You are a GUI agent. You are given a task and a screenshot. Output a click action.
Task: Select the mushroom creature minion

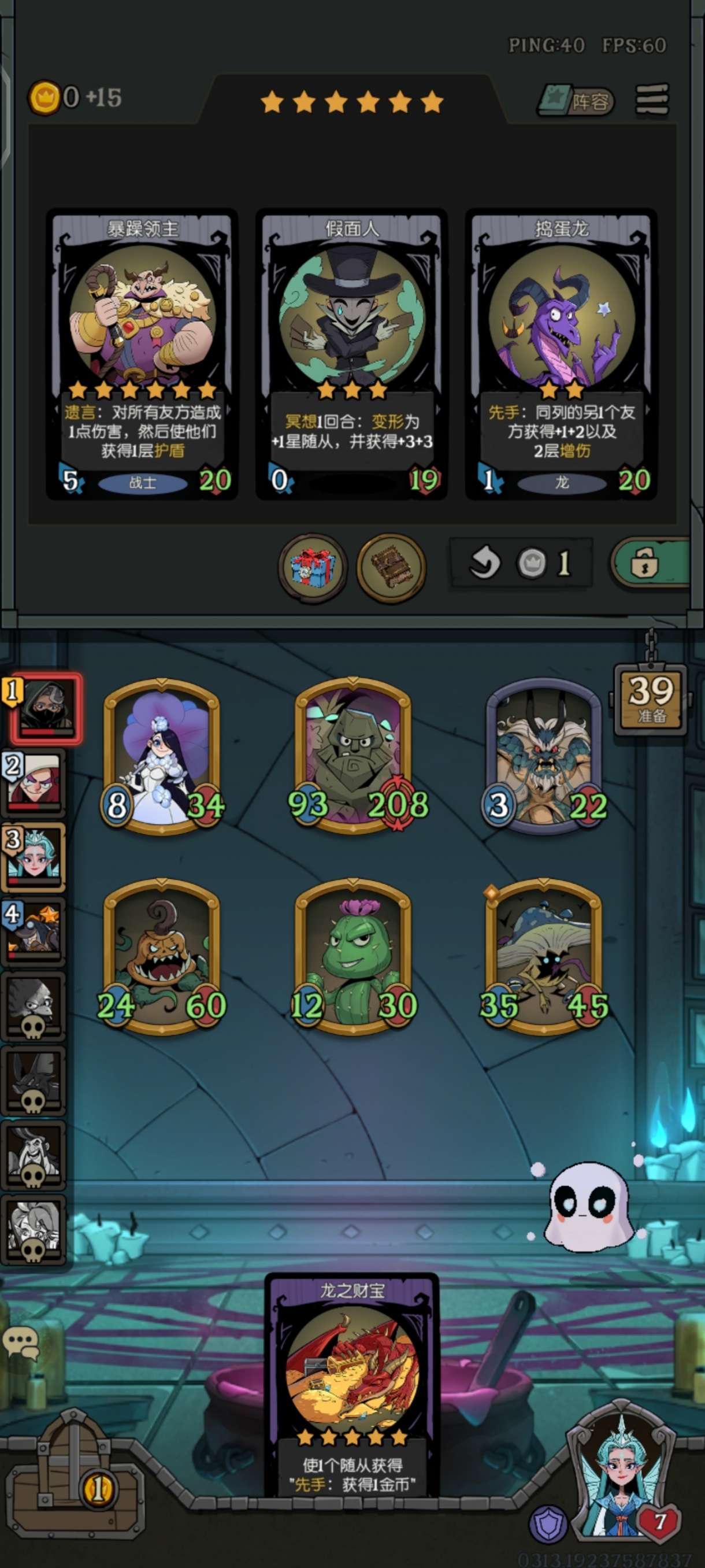pos(544,957)
